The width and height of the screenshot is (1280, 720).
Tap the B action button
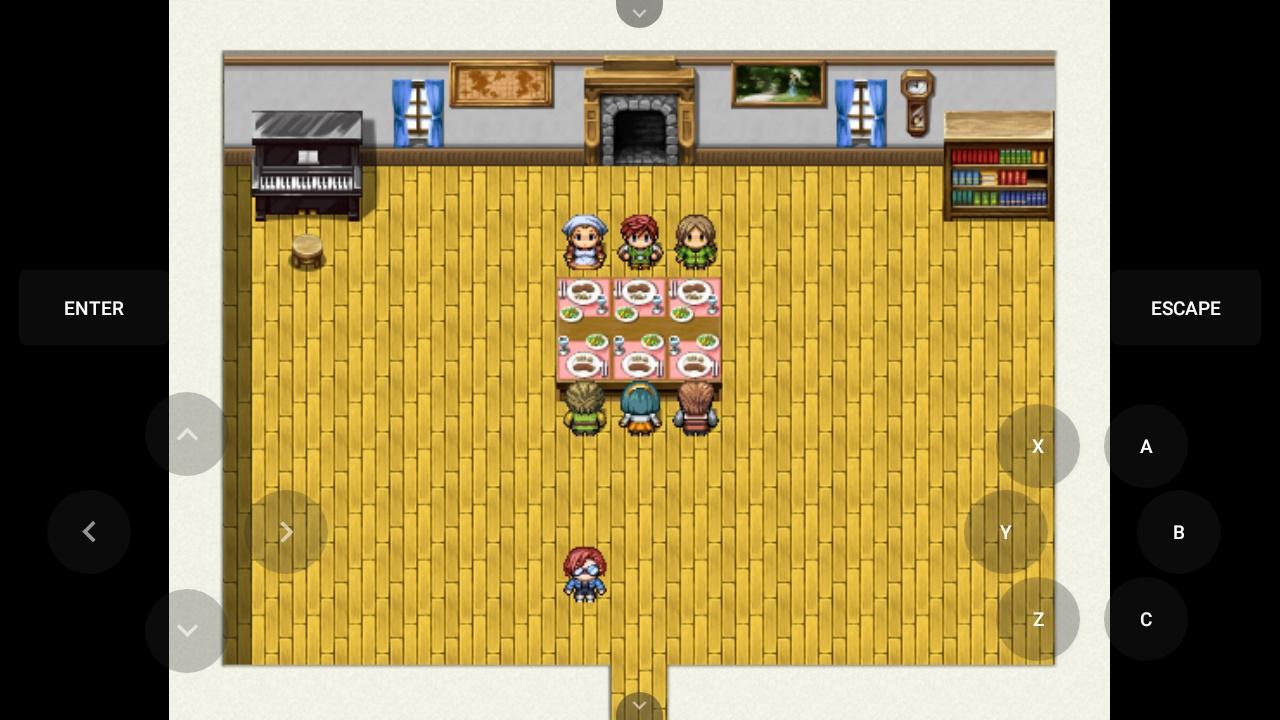click(x=1178, y=532)
